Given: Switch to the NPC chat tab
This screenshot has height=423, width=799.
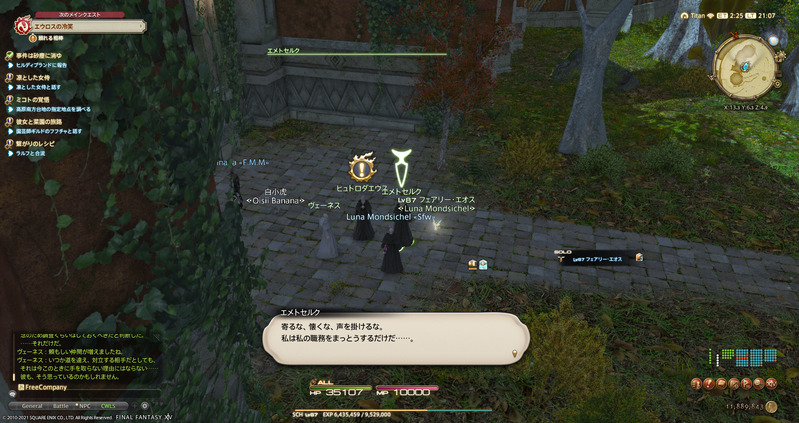Looking at the screenshot, I should [85, 405].
